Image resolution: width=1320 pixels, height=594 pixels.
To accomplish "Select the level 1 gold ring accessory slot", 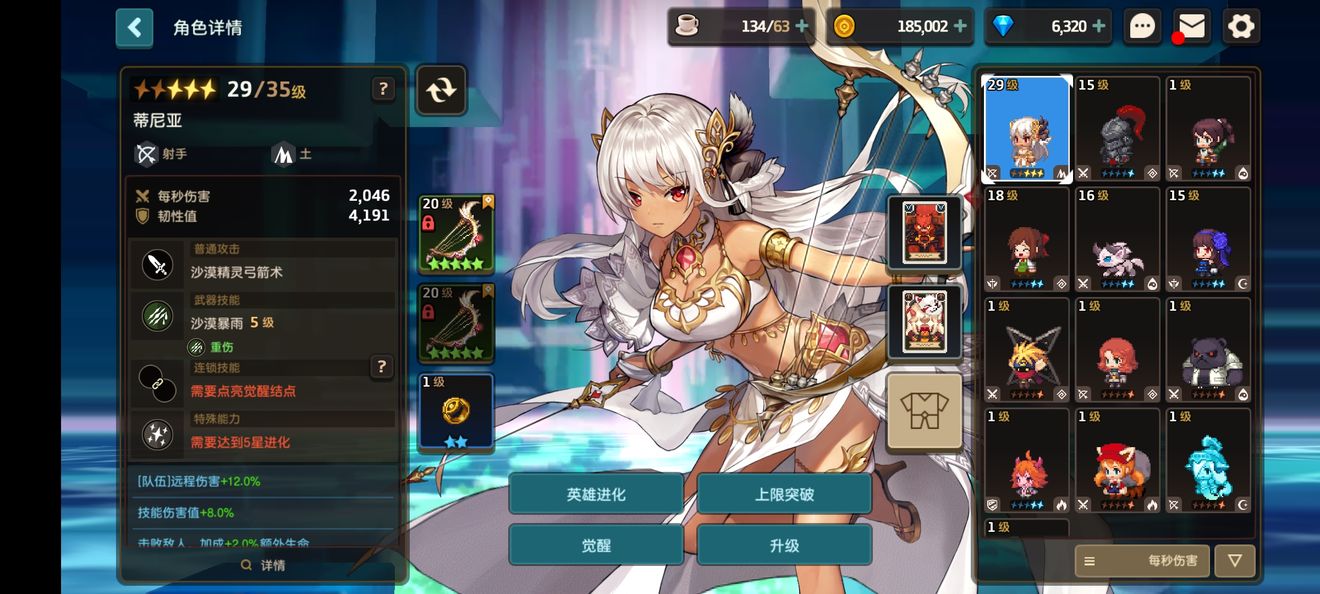I will pyautogui.click(x=456, y=411).
